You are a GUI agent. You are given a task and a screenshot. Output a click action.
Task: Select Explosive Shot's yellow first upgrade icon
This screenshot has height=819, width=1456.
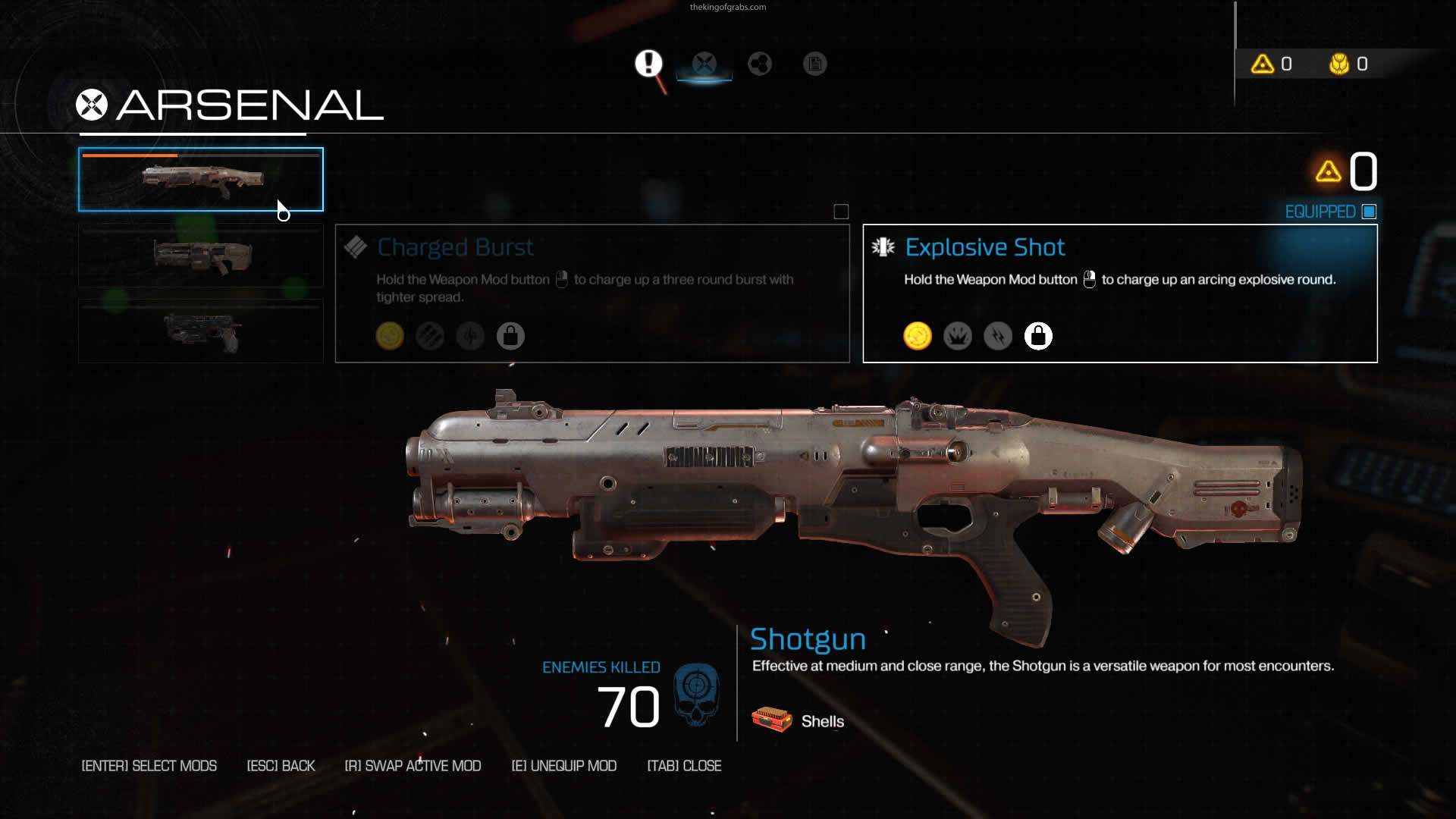point(918,336)
